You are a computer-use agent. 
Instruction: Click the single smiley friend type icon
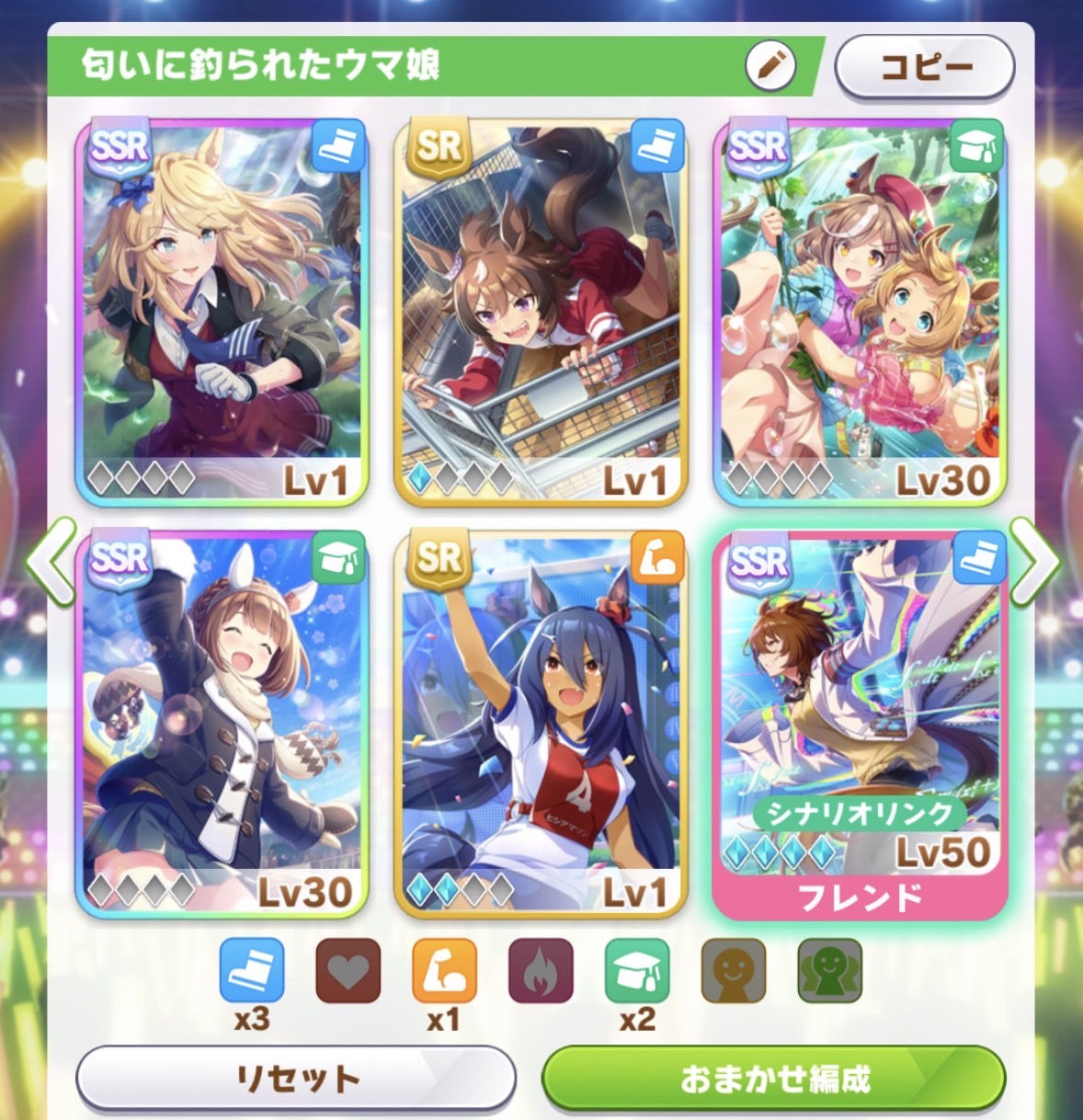coord(734,971)
